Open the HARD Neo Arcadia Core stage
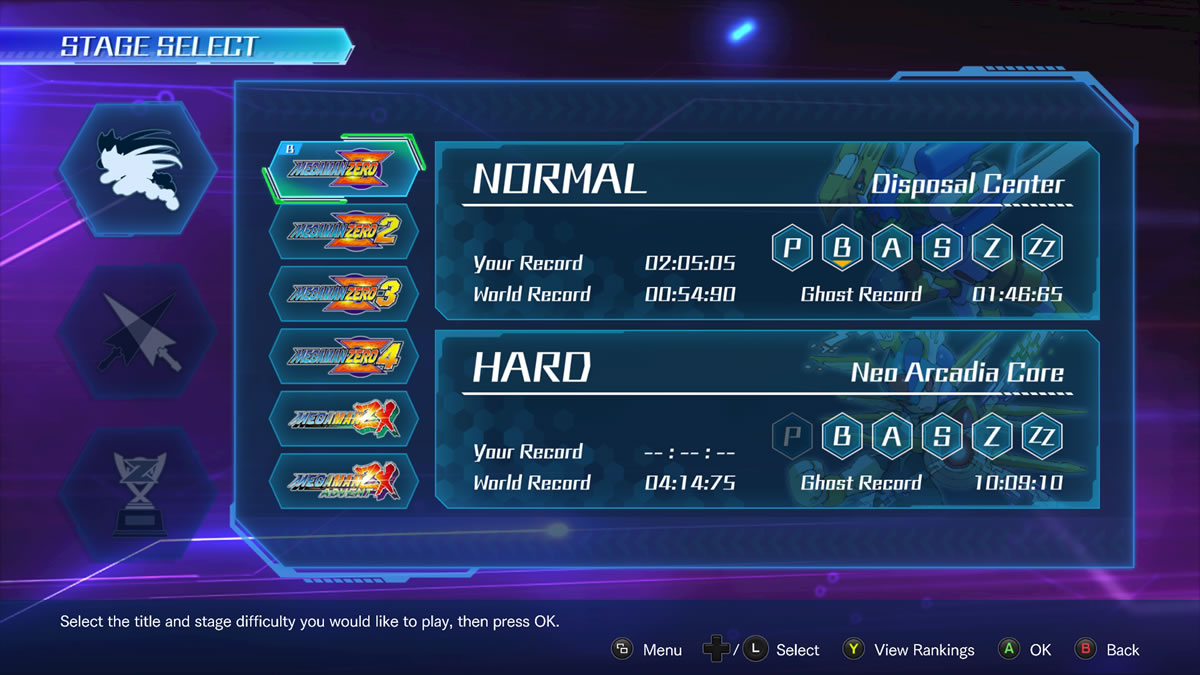Viewport: 1200px width, 675px height. (x=766, y=420)
